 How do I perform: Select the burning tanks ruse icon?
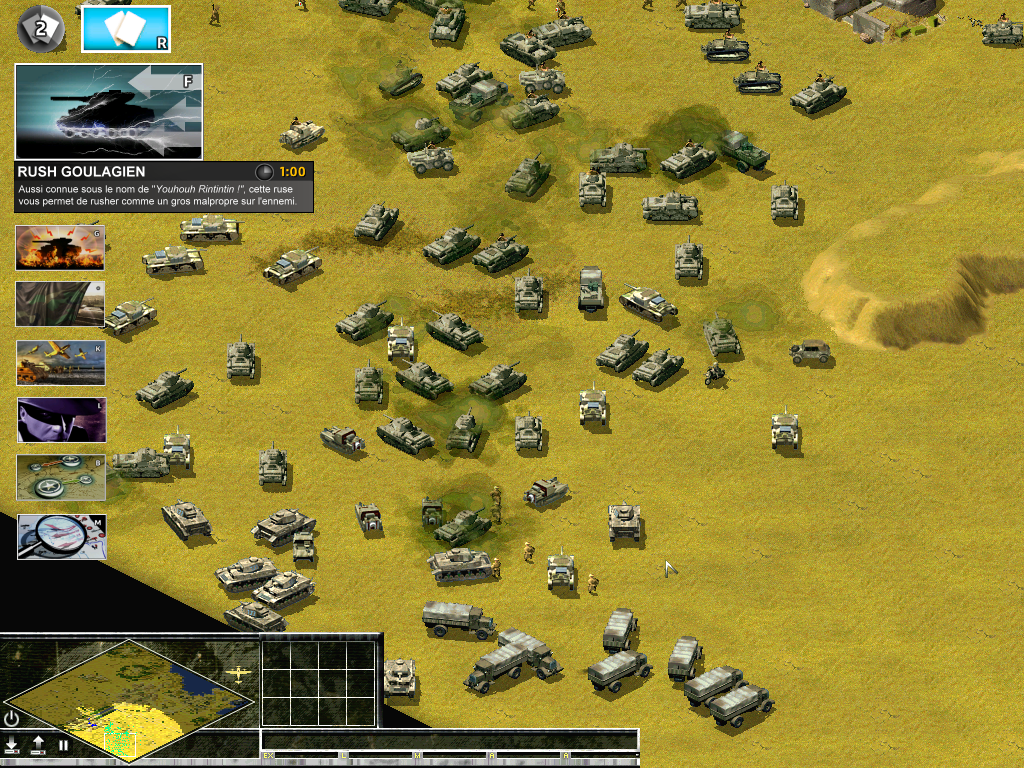(60, 247)
